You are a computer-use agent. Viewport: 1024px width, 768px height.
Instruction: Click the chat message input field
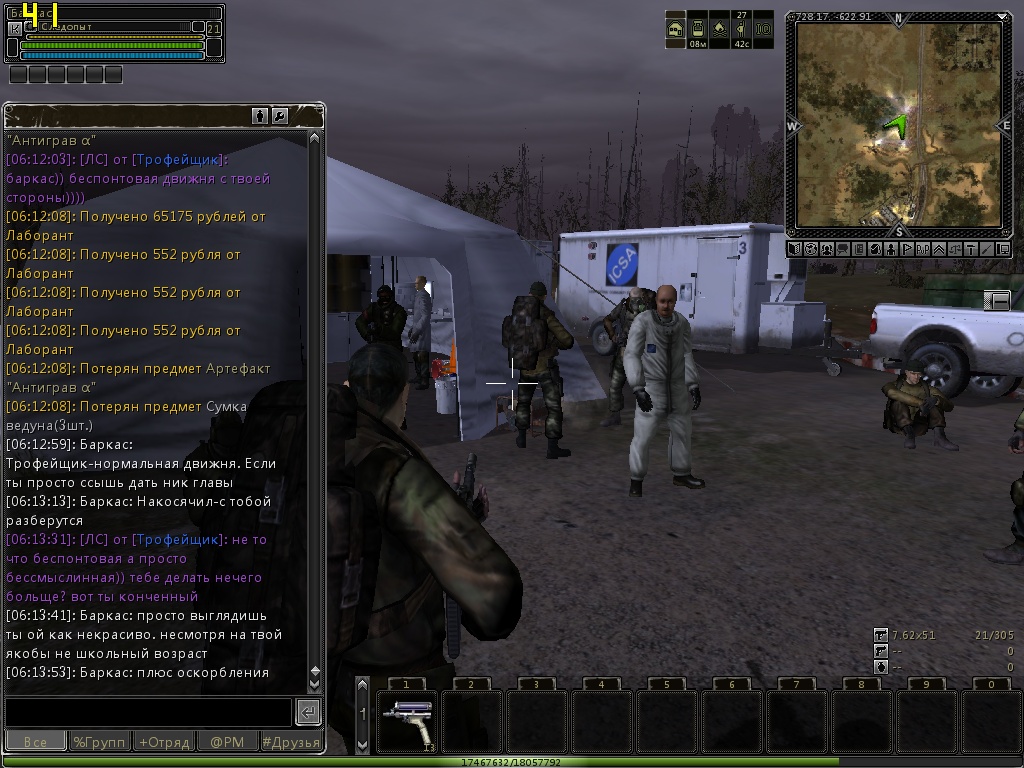(x=148, y=712)
